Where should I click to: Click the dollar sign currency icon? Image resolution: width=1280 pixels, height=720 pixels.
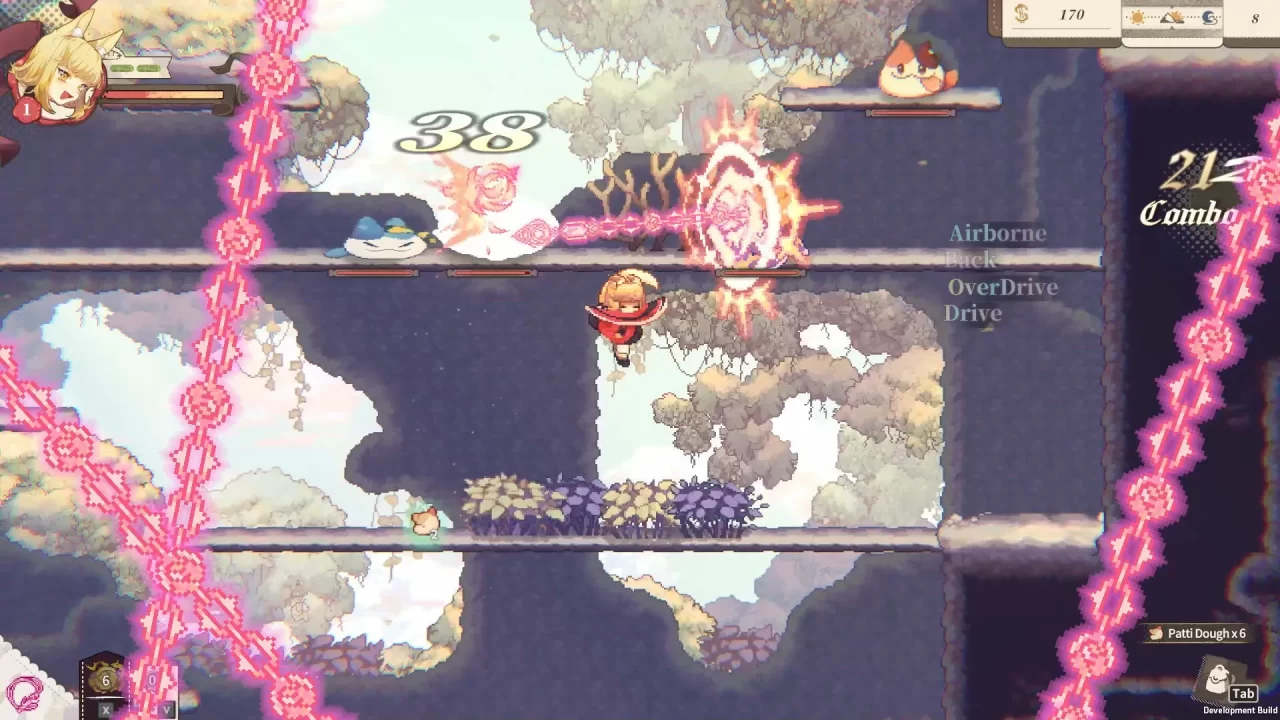point(1020,15)
